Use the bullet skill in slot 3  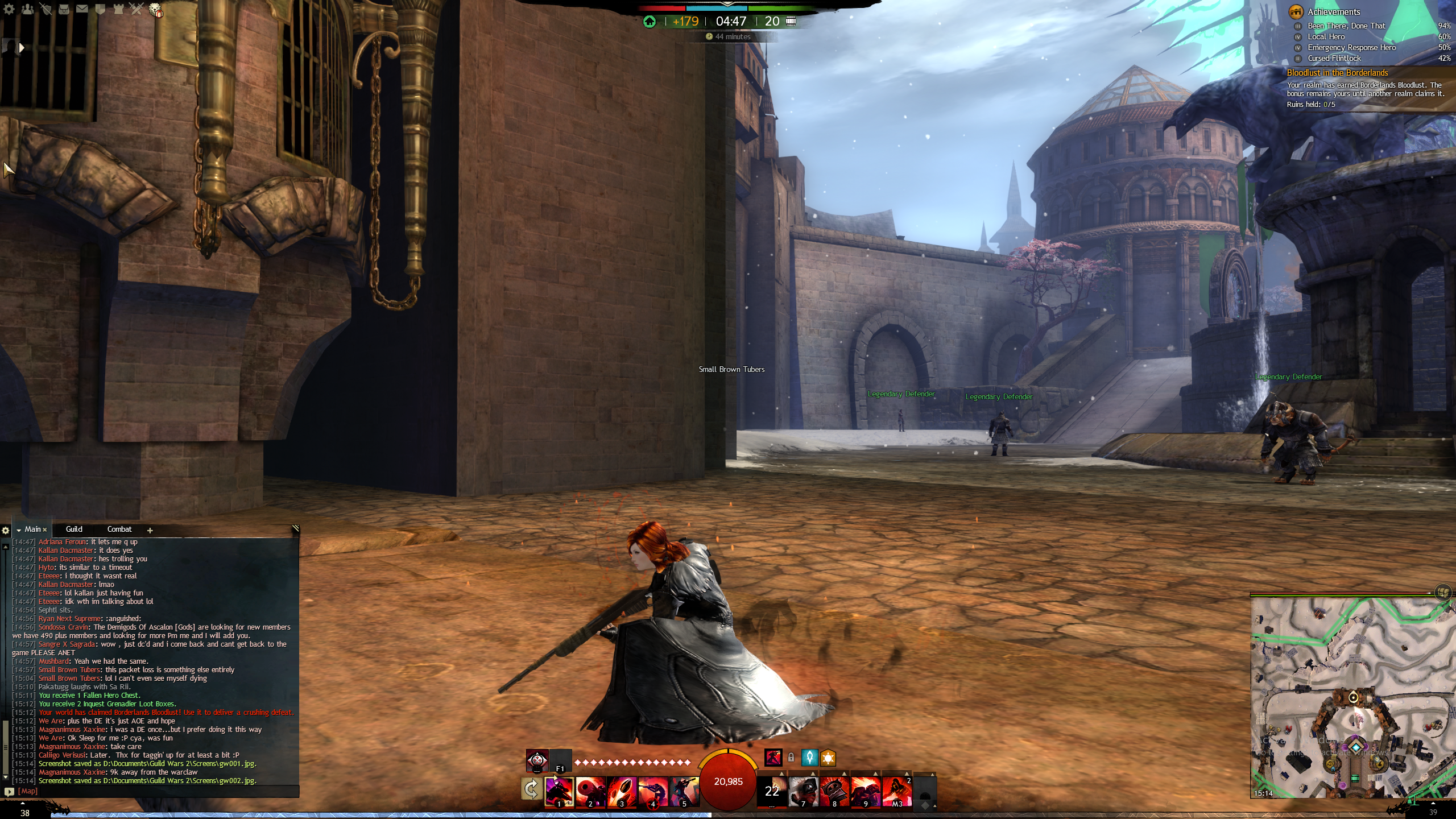(x=622, y=791)
